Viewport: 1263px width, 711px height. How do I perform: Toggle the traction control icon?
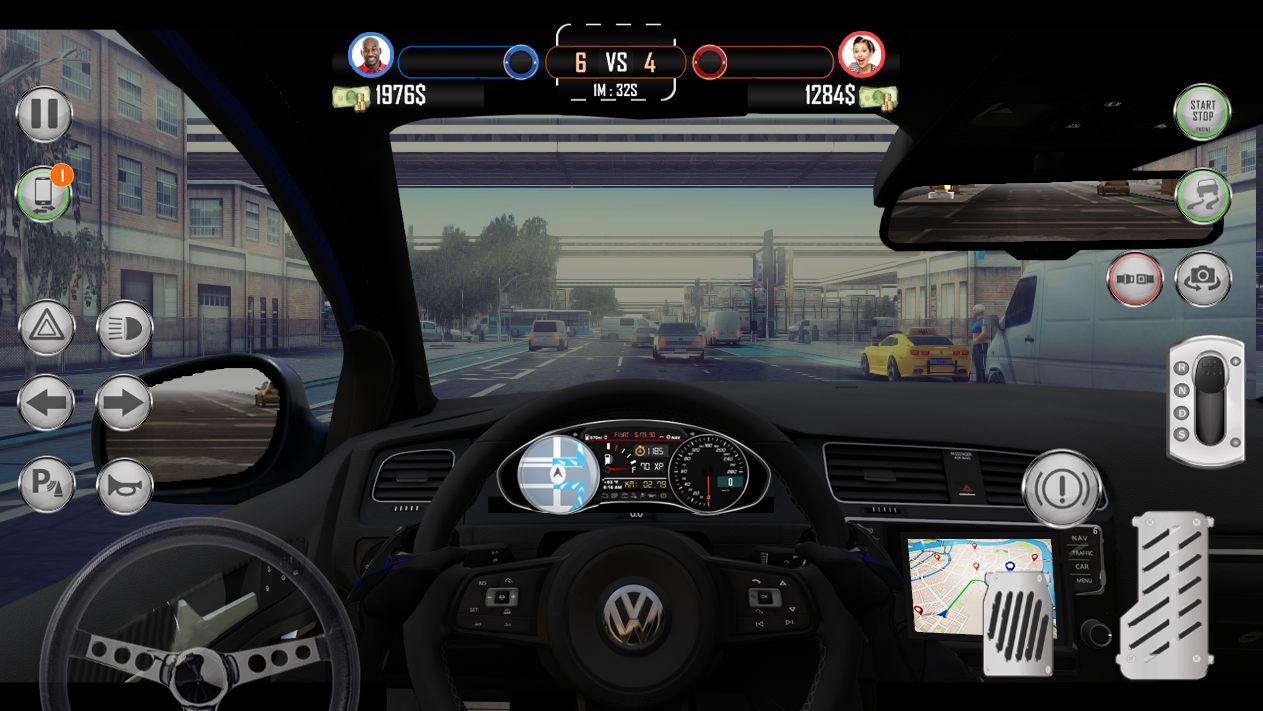[1202, 196]
